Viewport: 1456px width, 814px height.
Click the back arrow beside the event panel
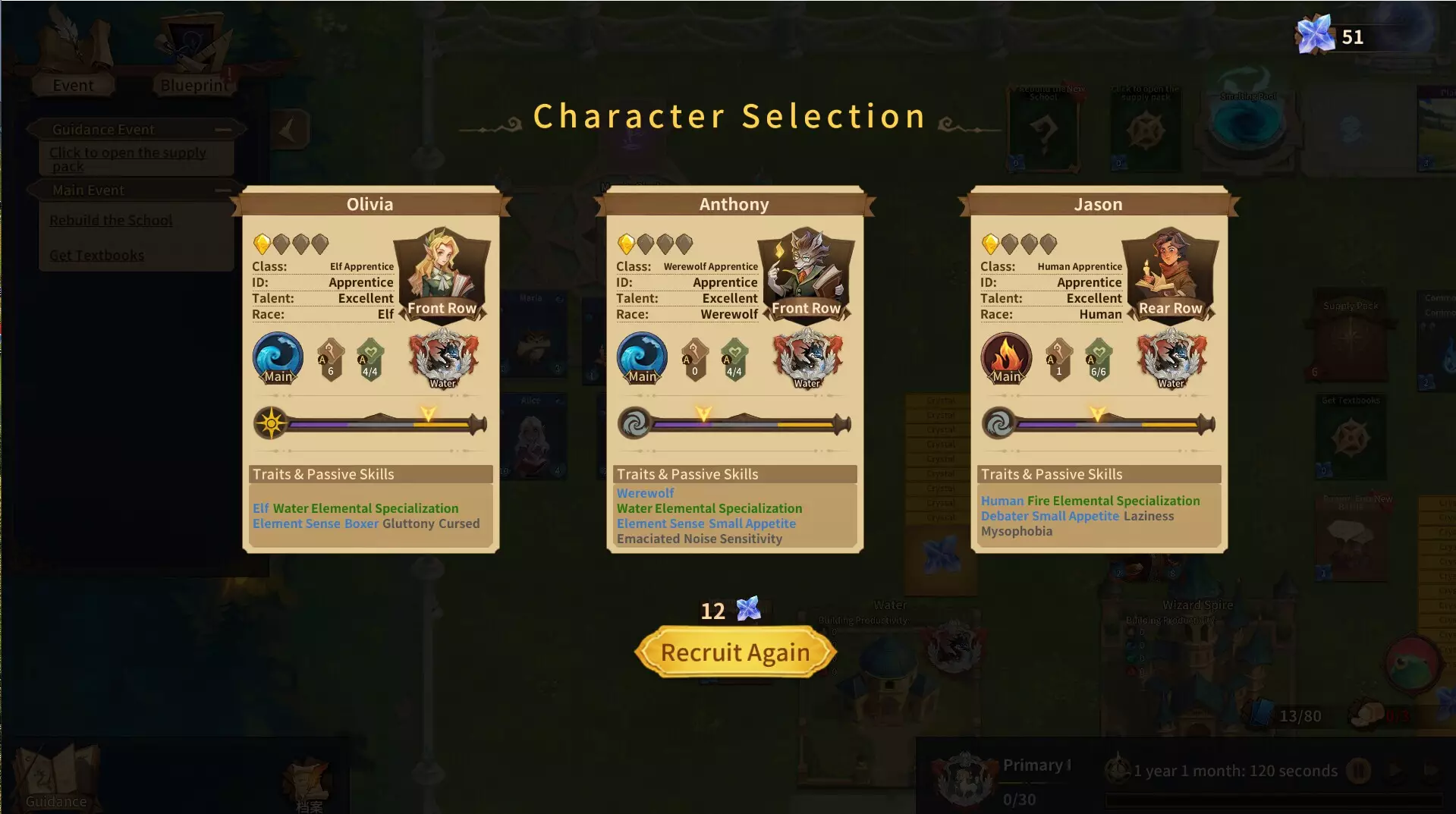290,130
